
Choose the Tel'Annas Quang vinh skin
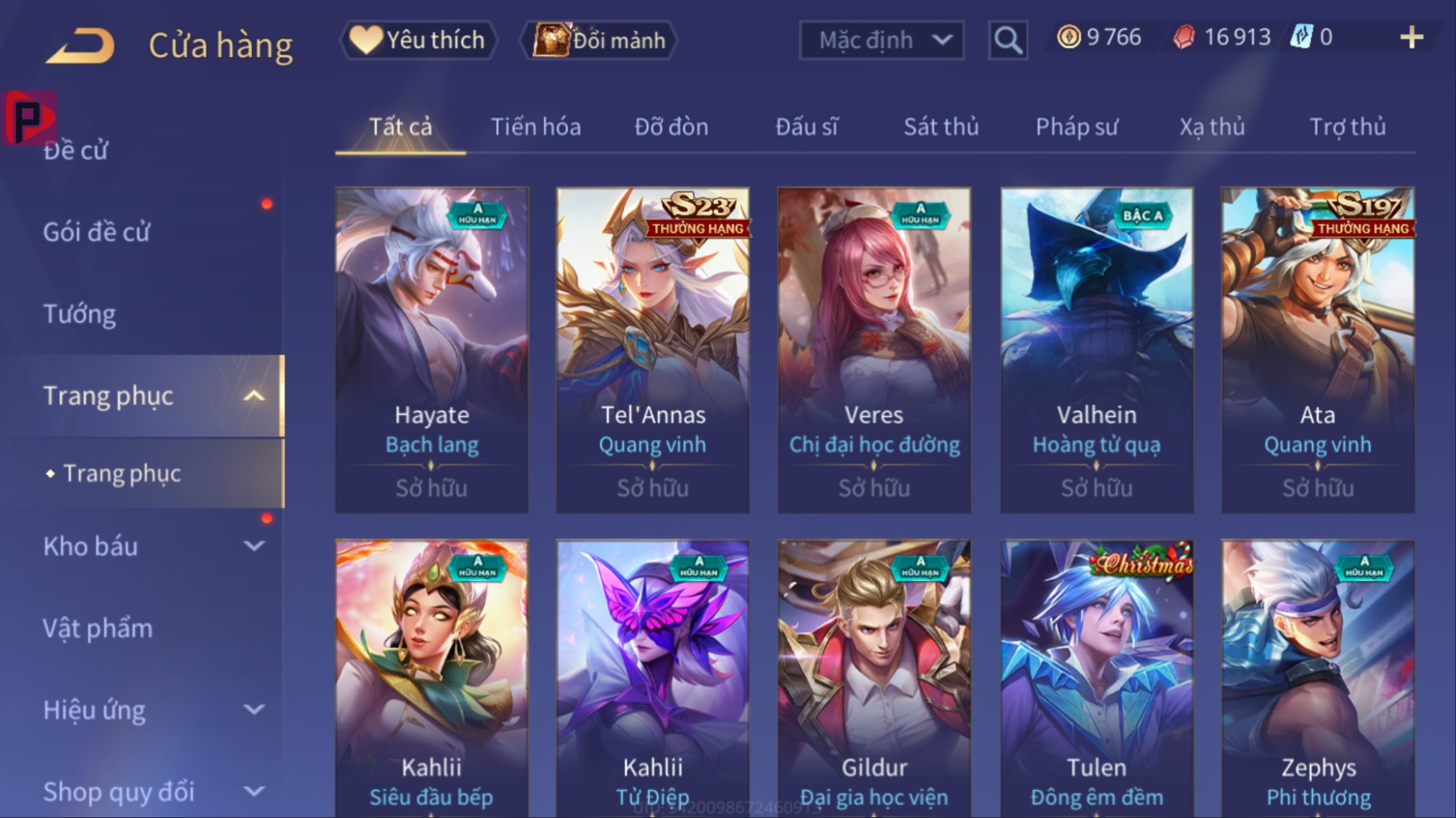652,349
